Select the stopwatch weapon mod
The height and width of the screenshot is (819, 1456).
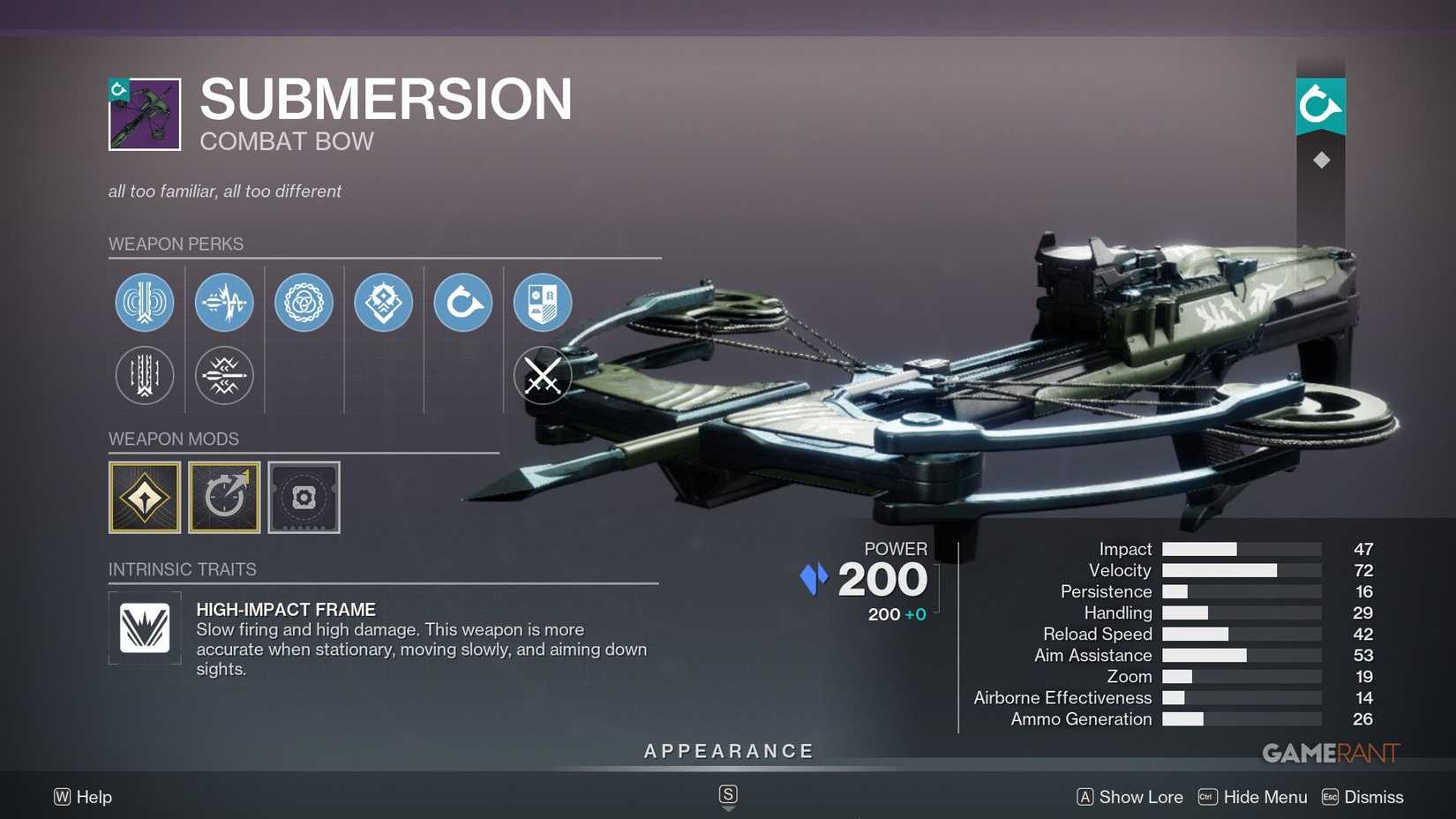pos(224,497)
